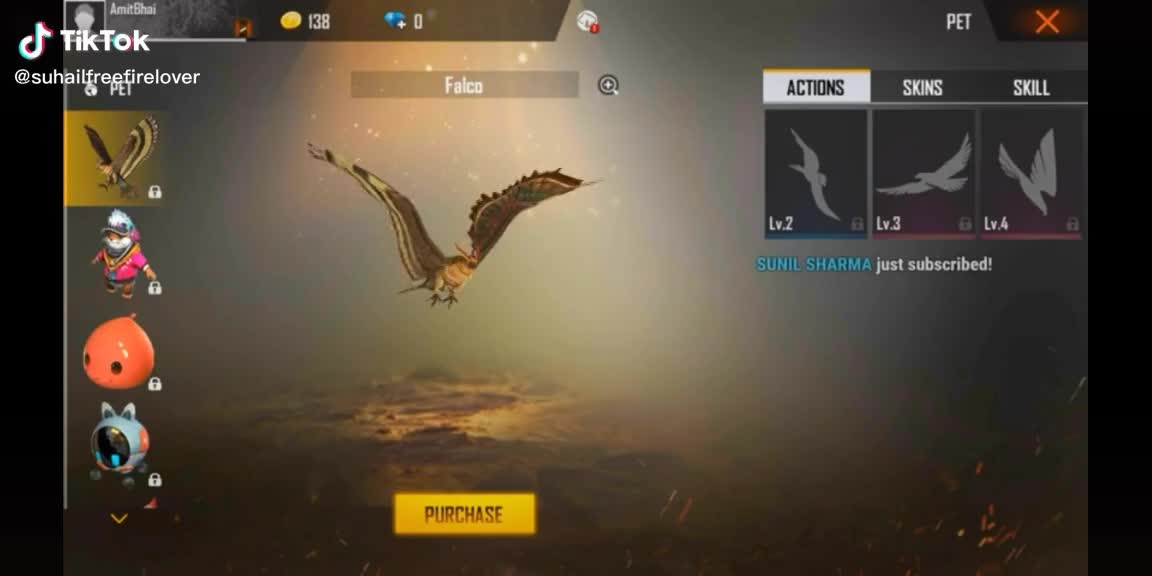
Task: Open the Skill tab
Action: pos(1031,88)
